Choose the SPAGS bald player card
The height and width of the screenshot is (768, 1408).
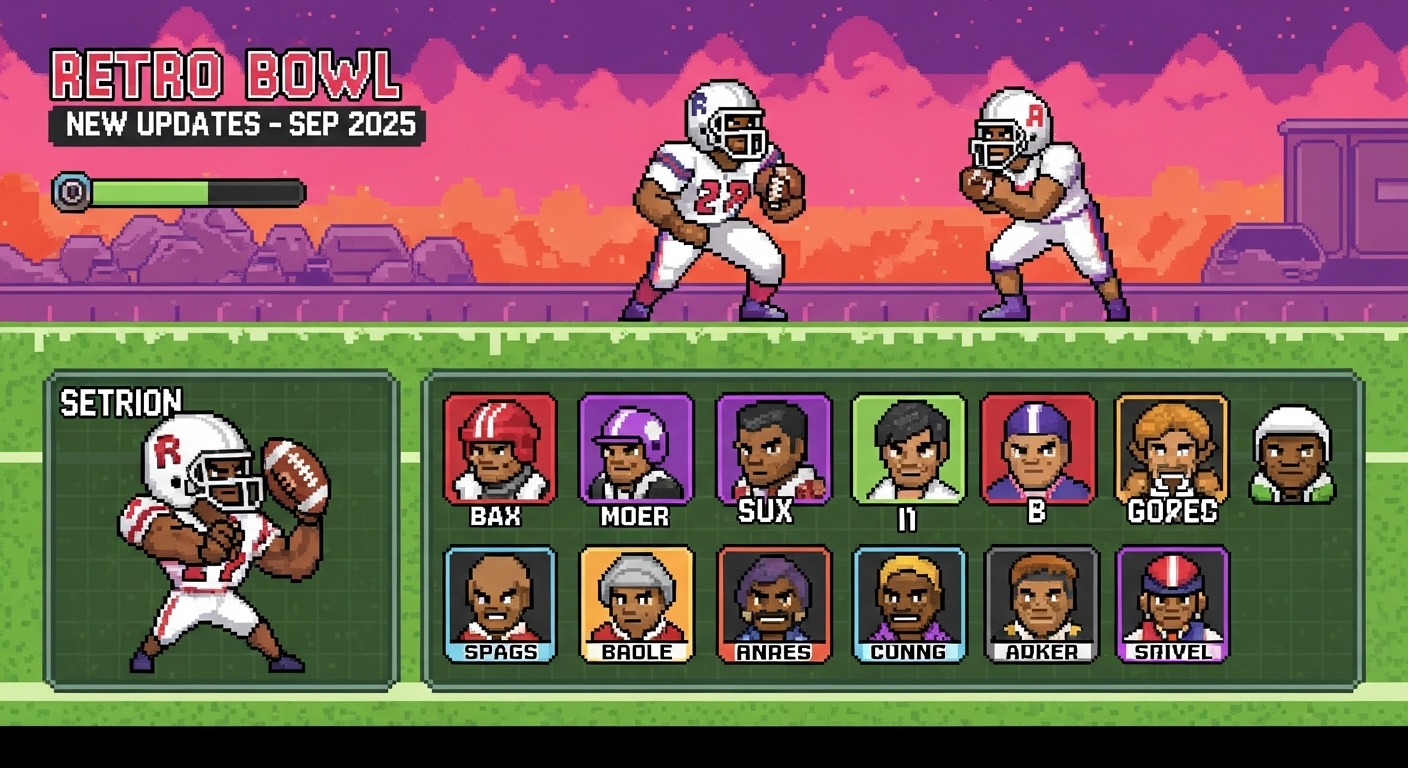[500, 602]
